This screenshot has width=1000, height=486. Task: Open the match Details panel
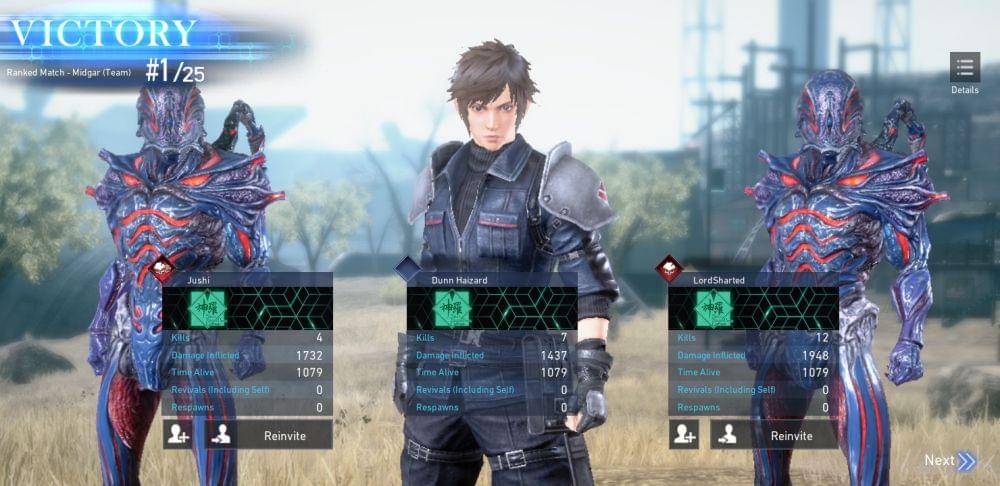[x=965, y=70]
